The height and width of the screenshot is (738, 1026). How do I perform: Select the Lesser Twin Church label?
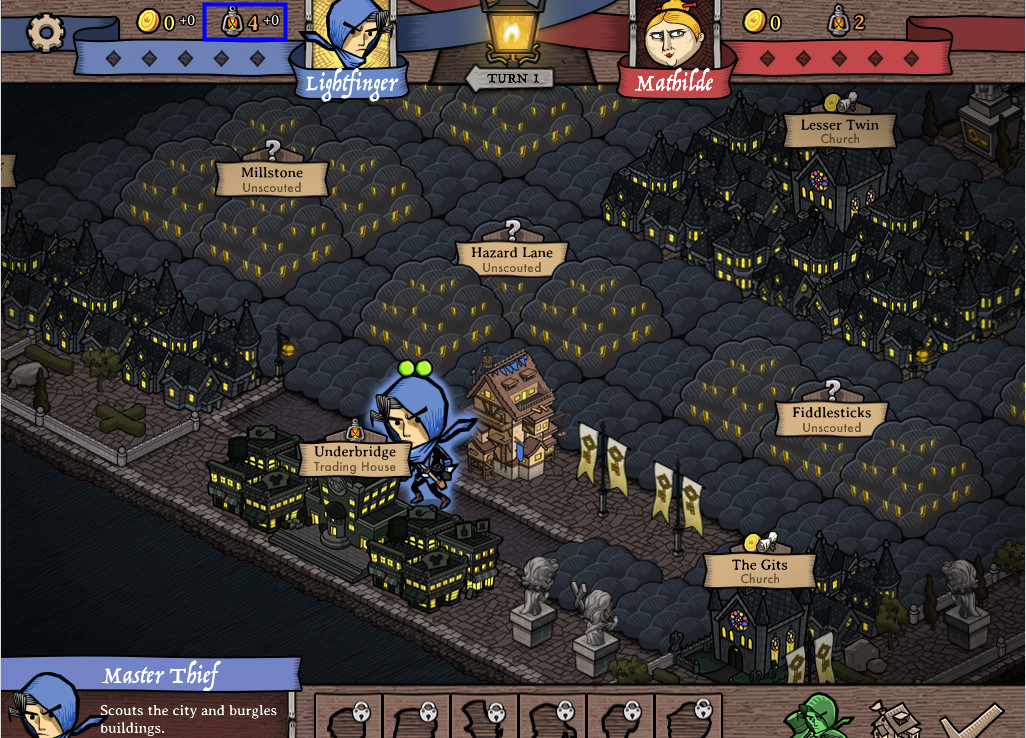click(x=839, y=131)
